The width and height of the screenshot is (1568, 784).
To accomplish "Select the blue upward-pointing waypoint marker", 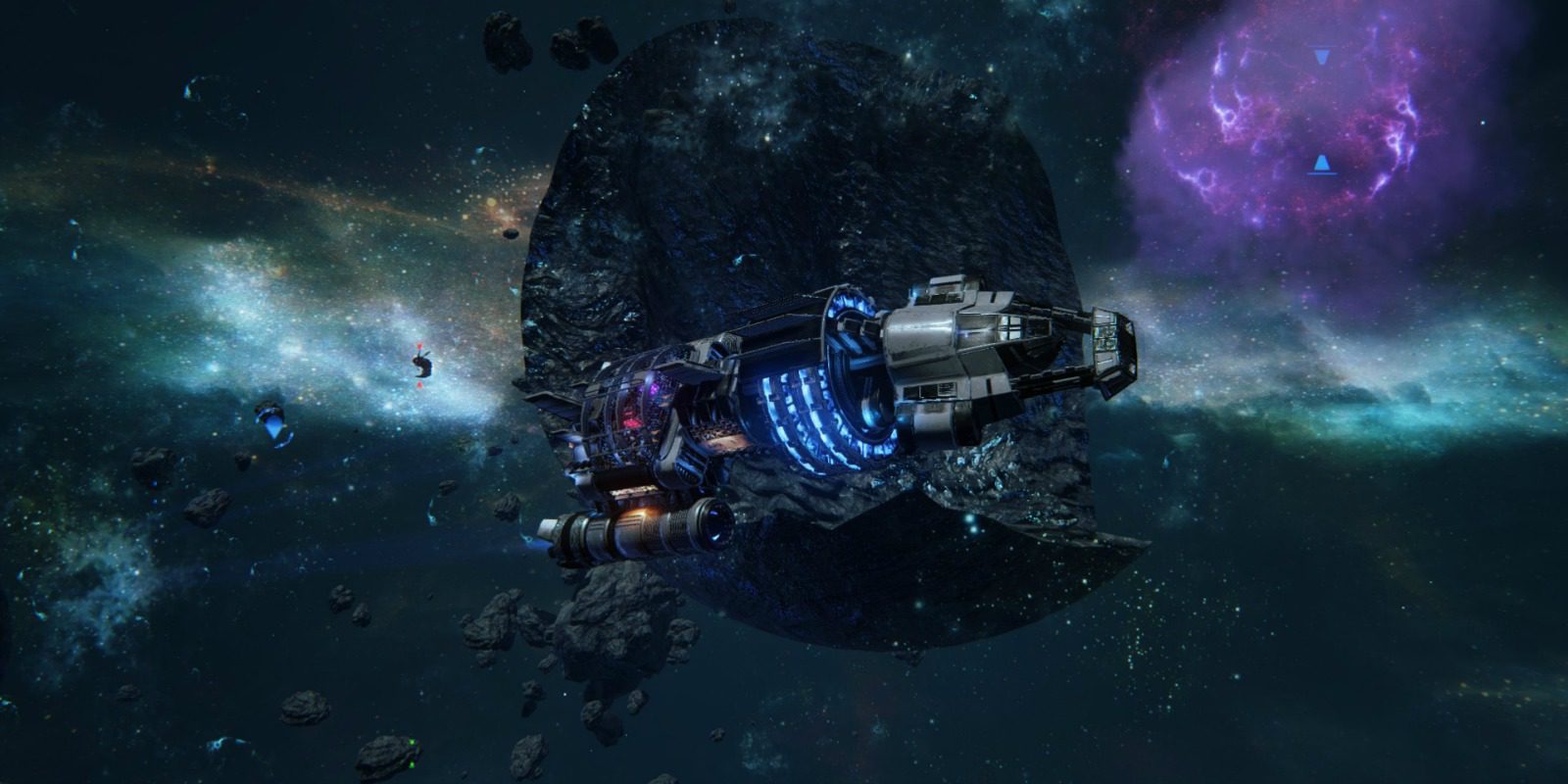I will pyautogui.click(x=1322, y=163).
